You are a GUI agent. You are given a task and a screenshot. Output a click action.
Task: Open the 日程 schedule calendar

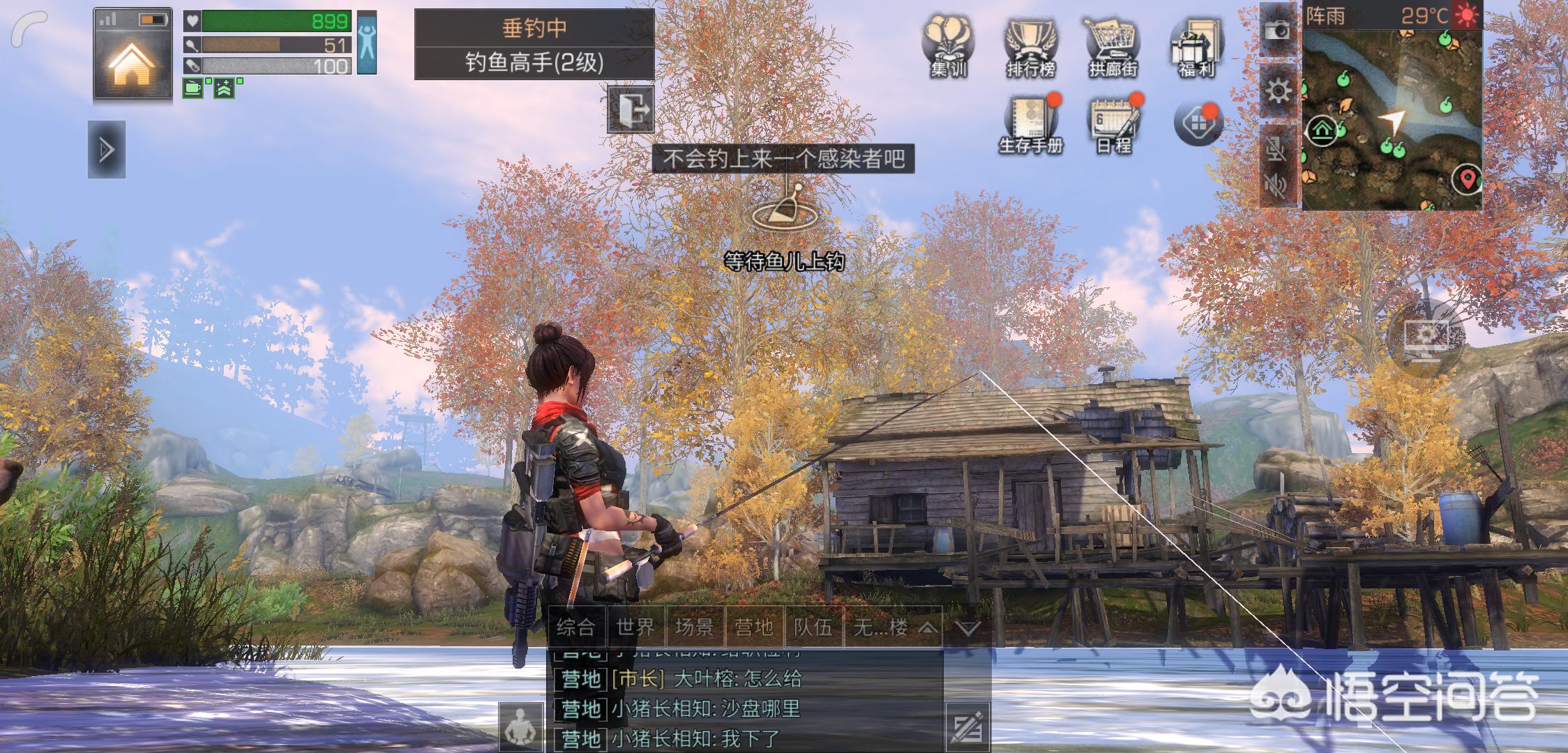click(1114, 125)
